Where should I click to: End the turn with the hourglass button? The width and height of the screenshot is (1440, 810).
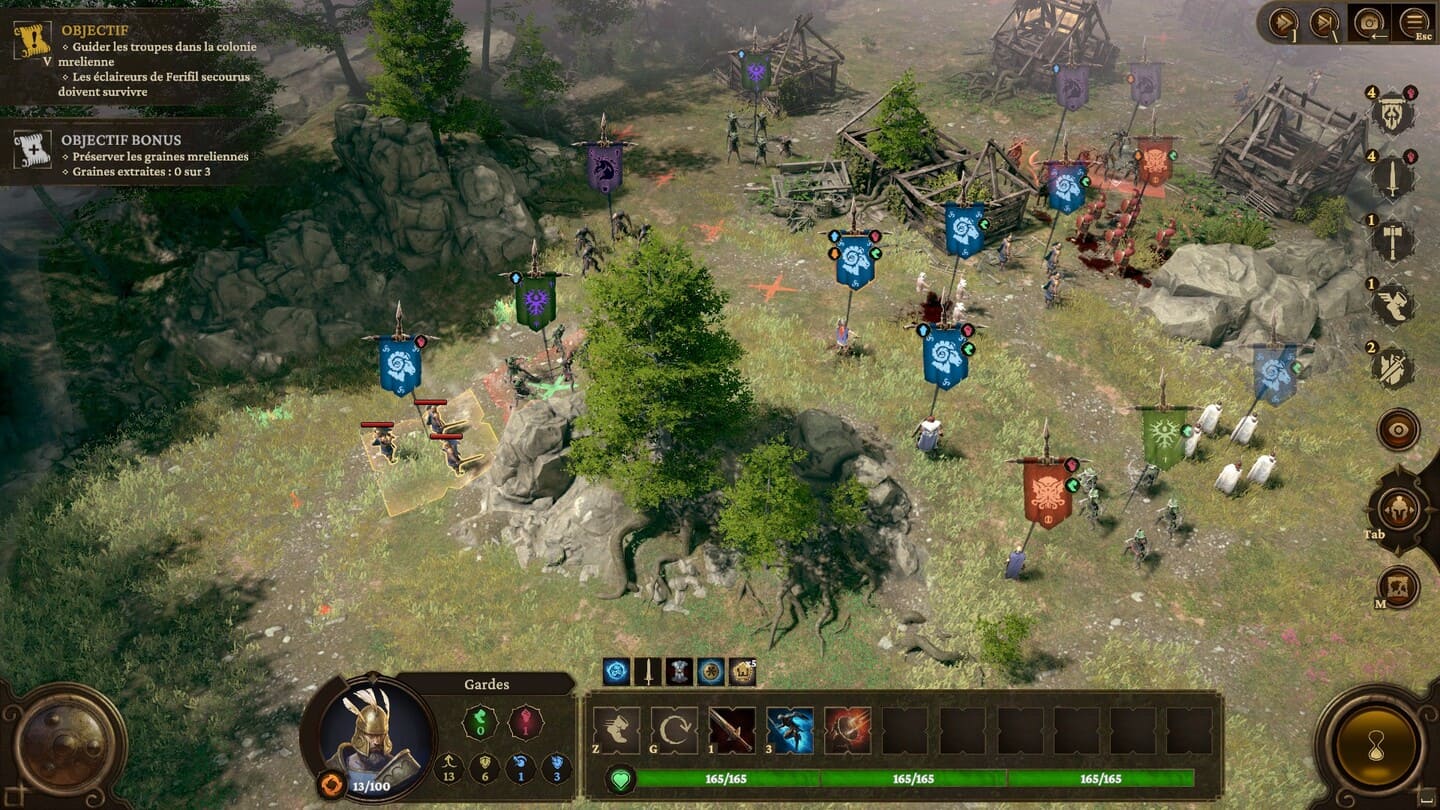pos(1384,746)
